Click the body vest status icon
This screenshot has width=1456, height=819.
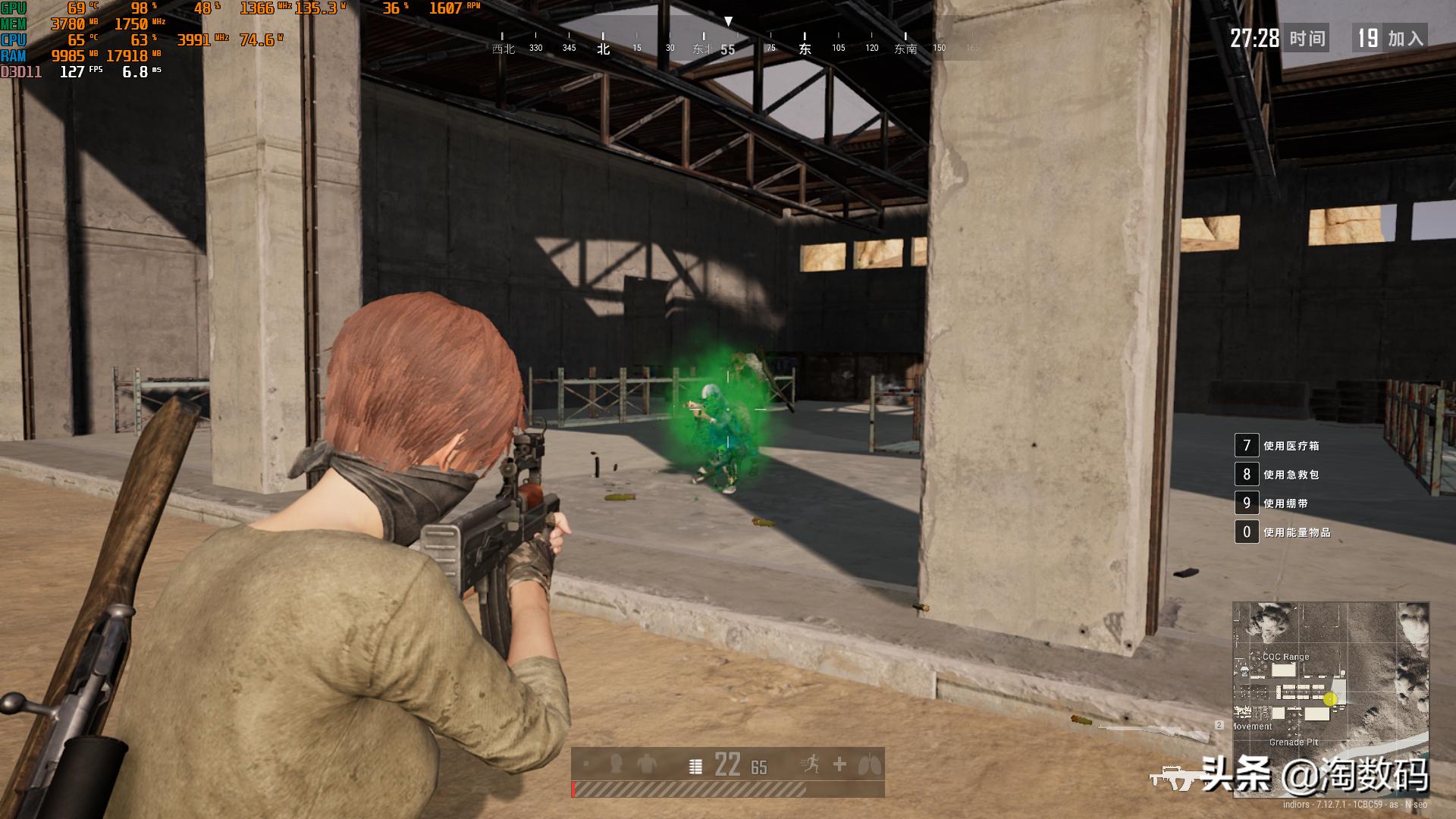(647, 764)
